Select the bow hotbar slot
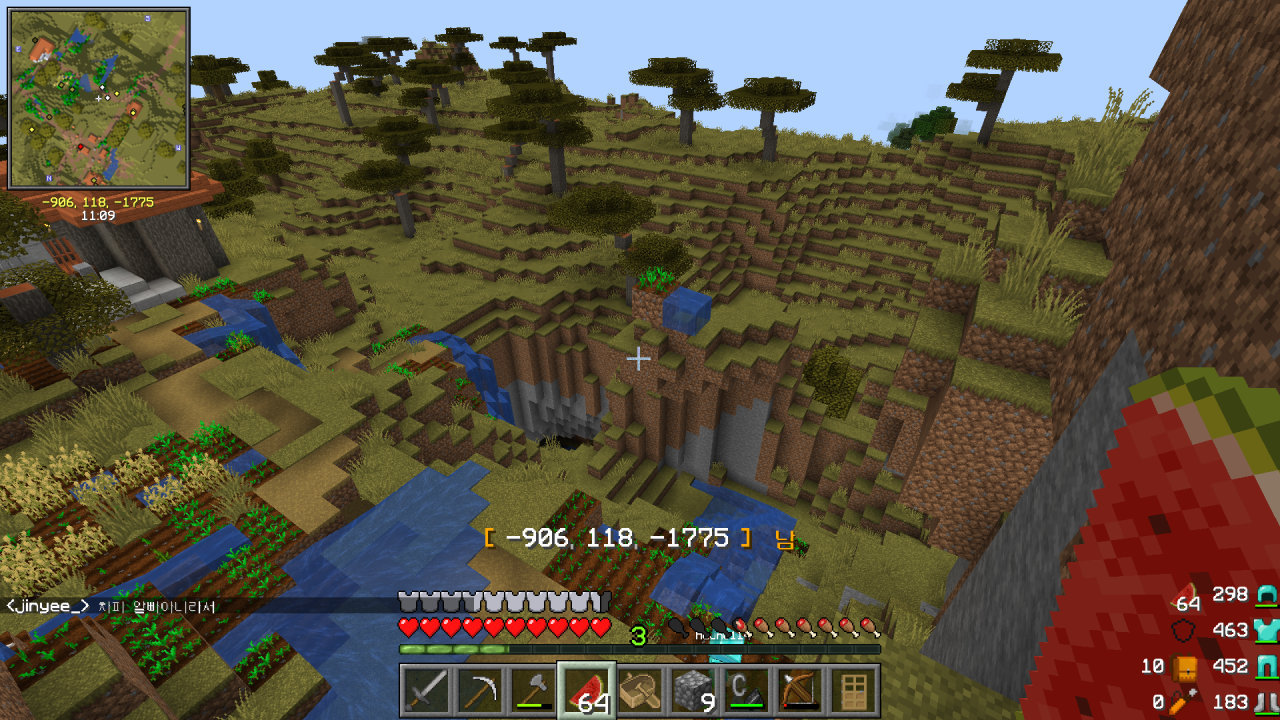 803,691
